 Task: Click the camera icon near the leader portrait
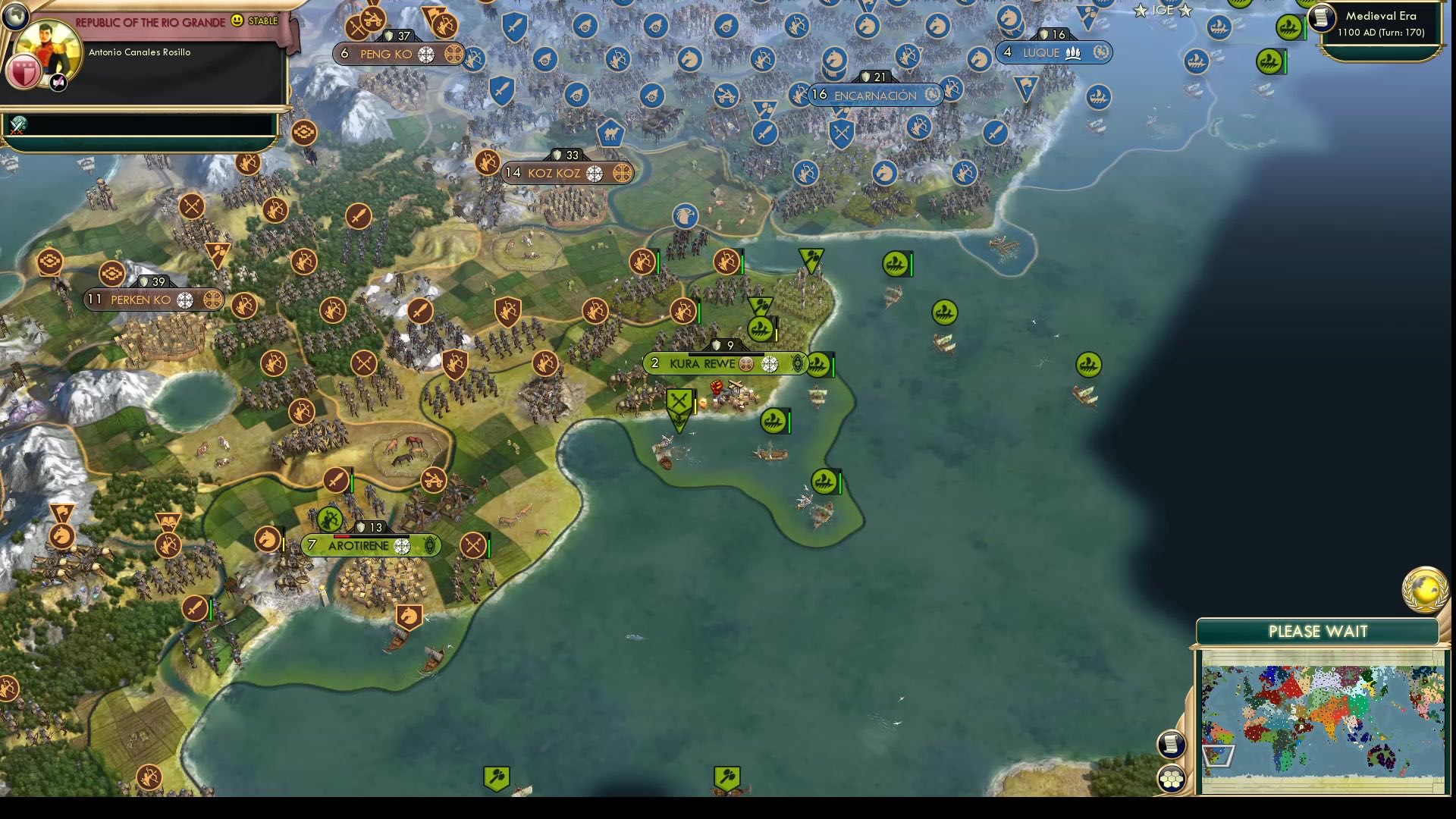pyautogui.click(x=58, y=82)
